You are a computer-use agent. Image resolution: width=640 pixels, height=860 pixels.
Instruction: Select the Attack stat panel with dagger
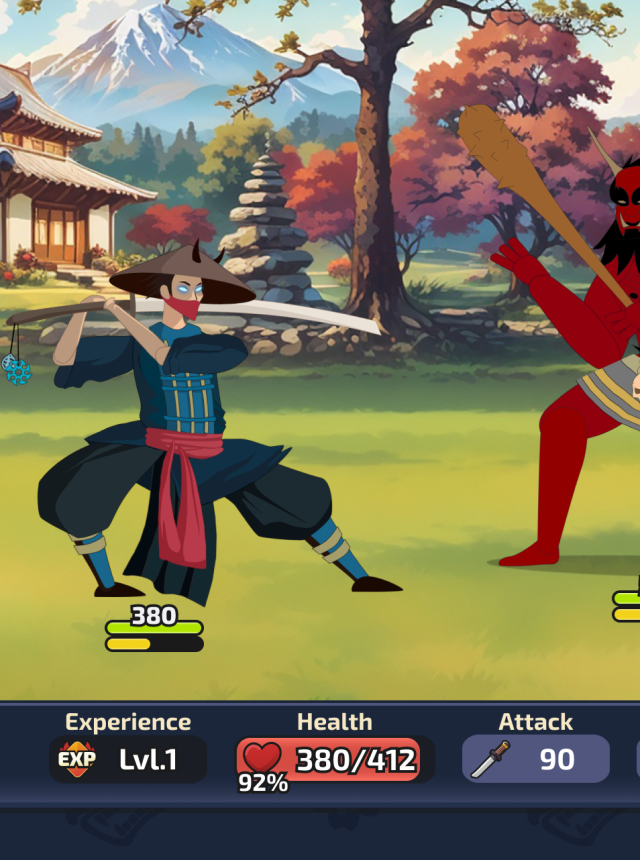coord(535,759)
